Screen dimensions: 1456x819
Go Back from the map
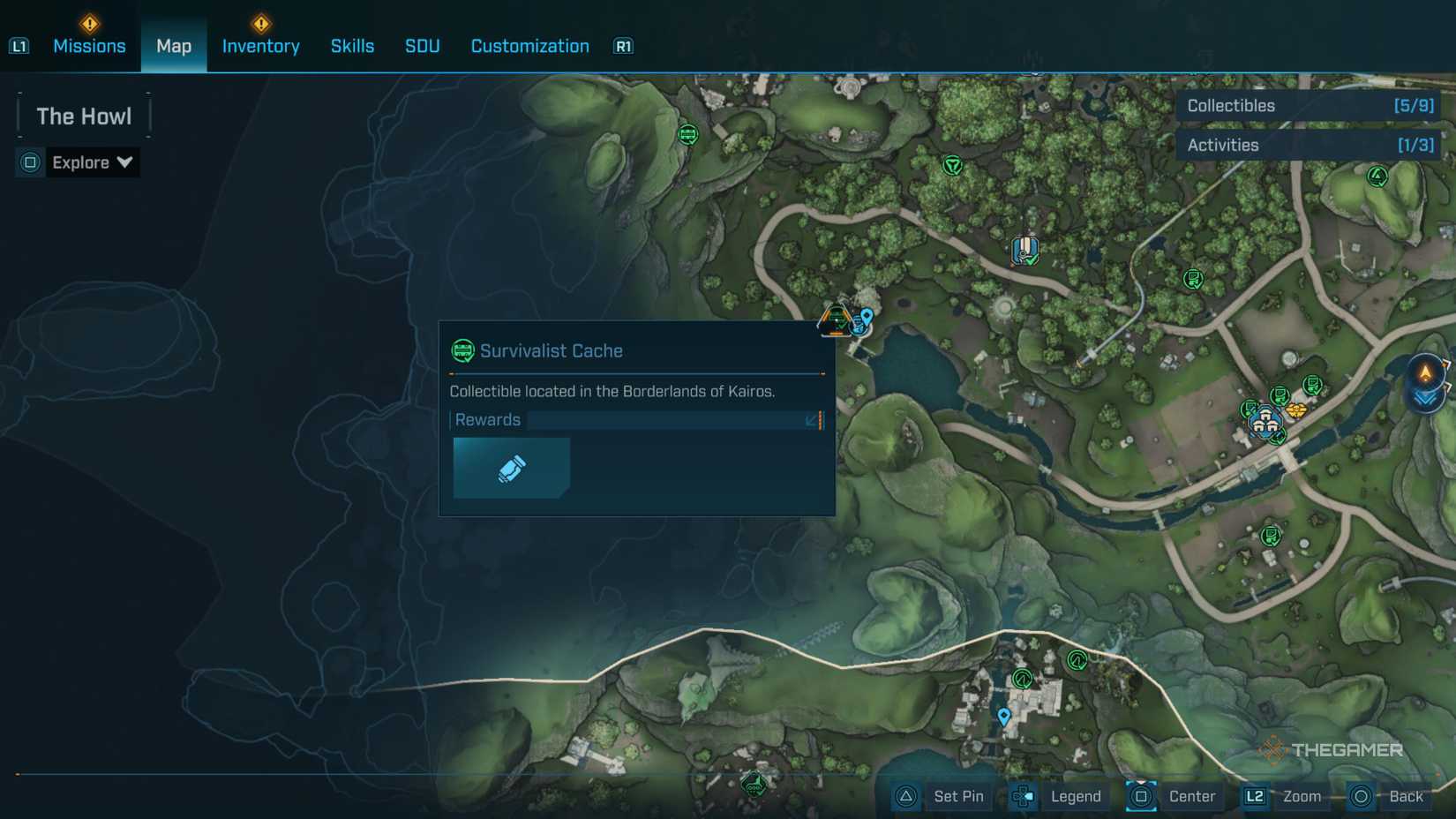click(x=1390, y=797)
